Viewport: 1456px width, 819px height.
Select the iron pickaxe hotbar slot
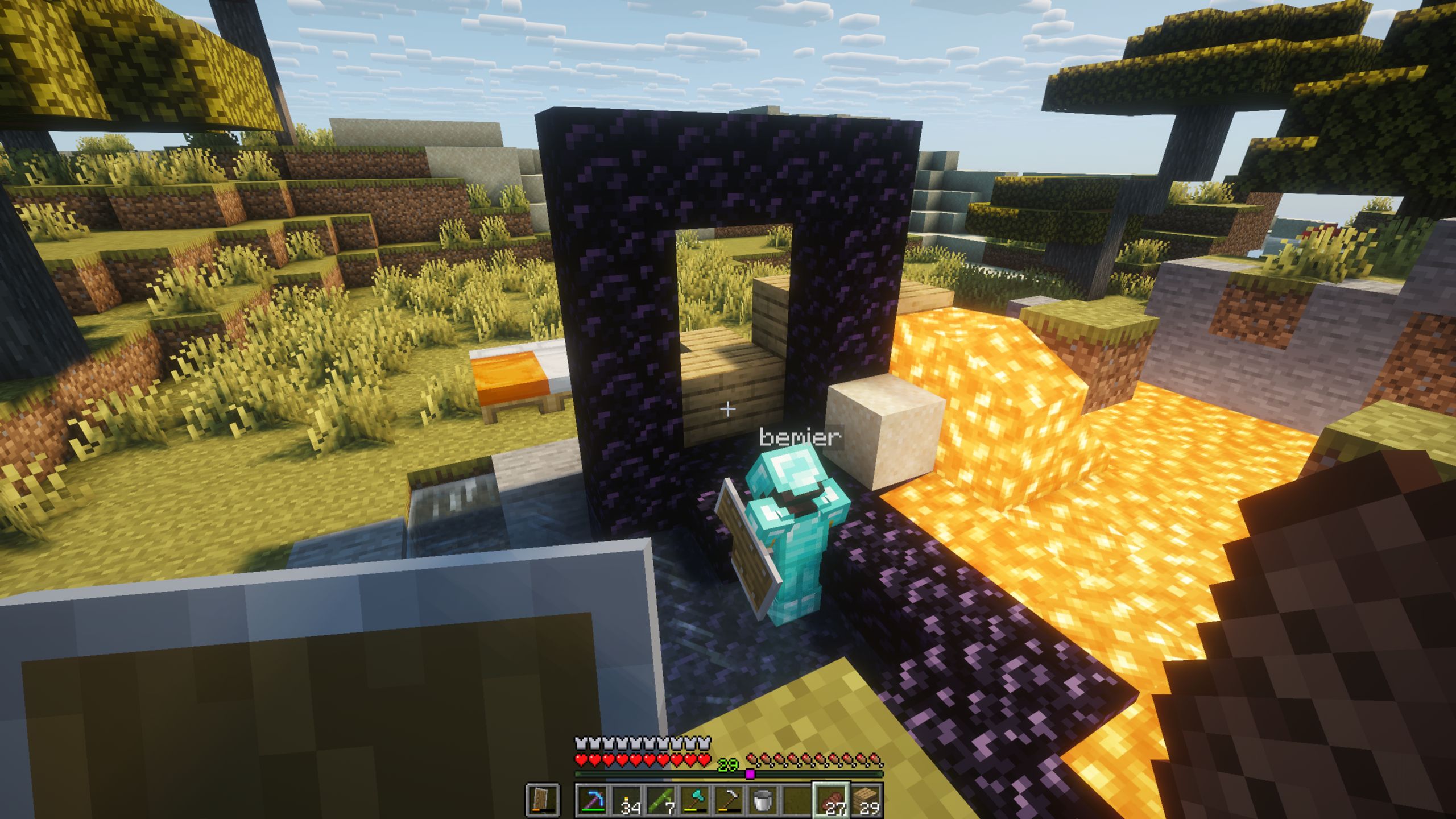pyautogui.click(x=729, y=800)
